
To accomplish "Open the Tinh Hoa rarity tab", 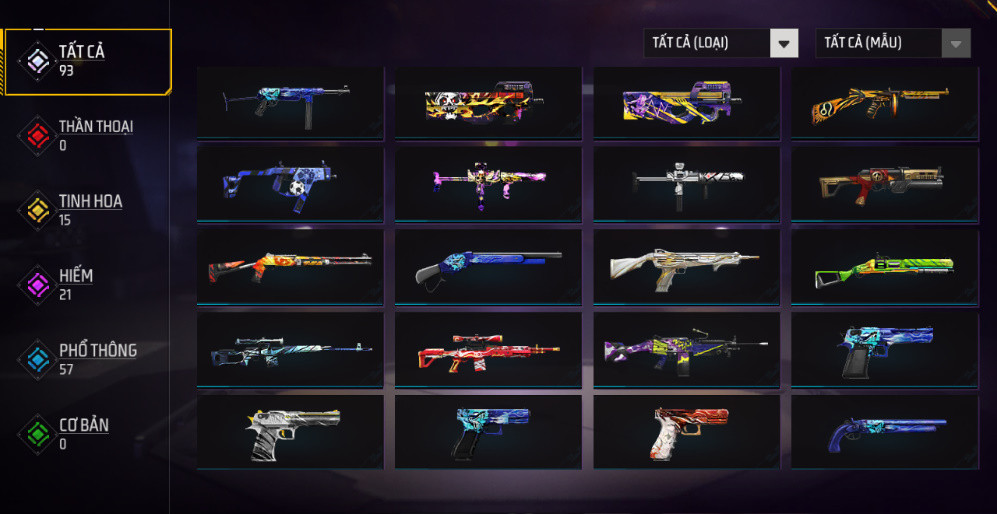I will (88, 210).
